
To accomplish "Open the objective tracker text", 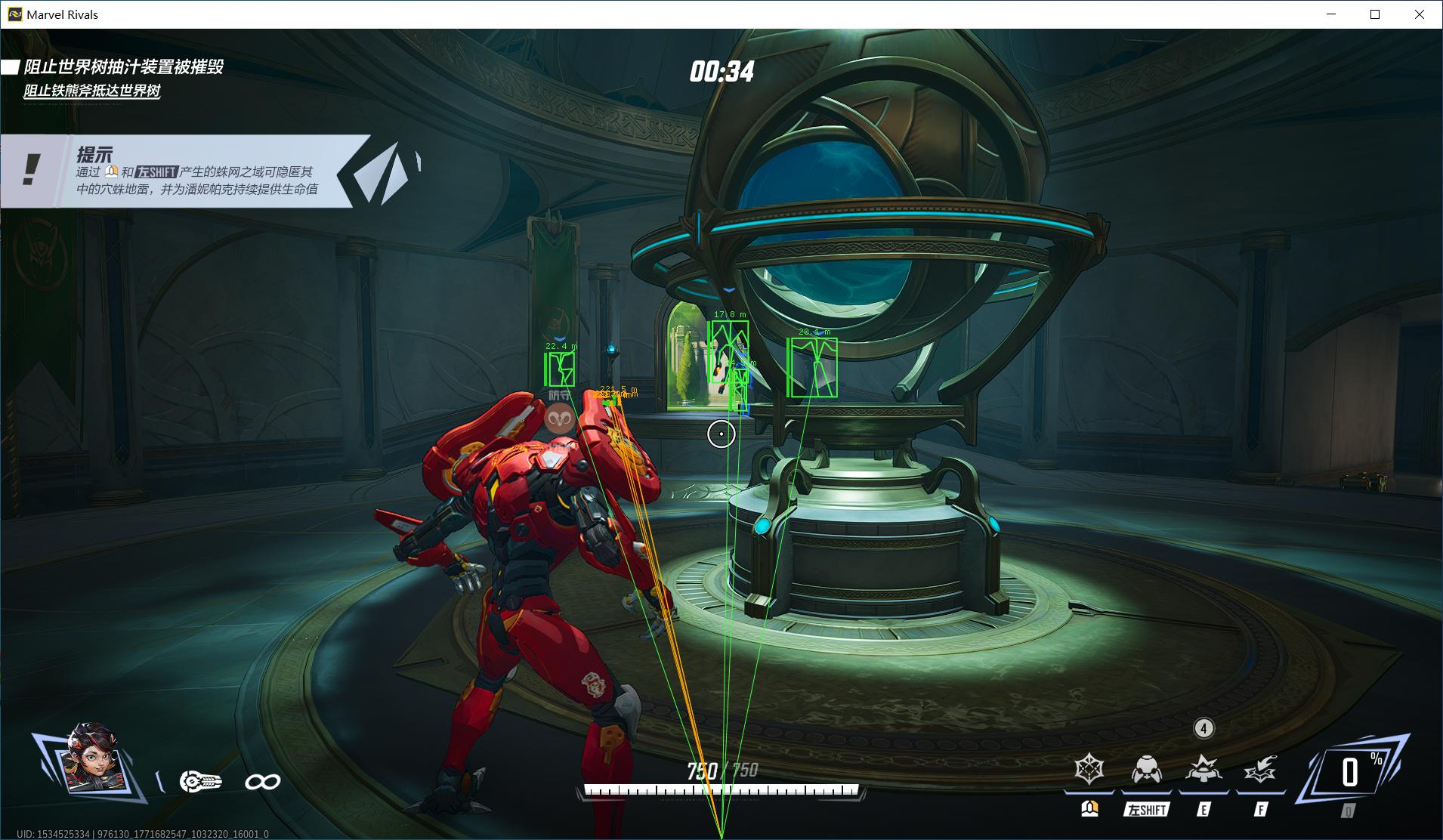I will [x=122, y=67].
